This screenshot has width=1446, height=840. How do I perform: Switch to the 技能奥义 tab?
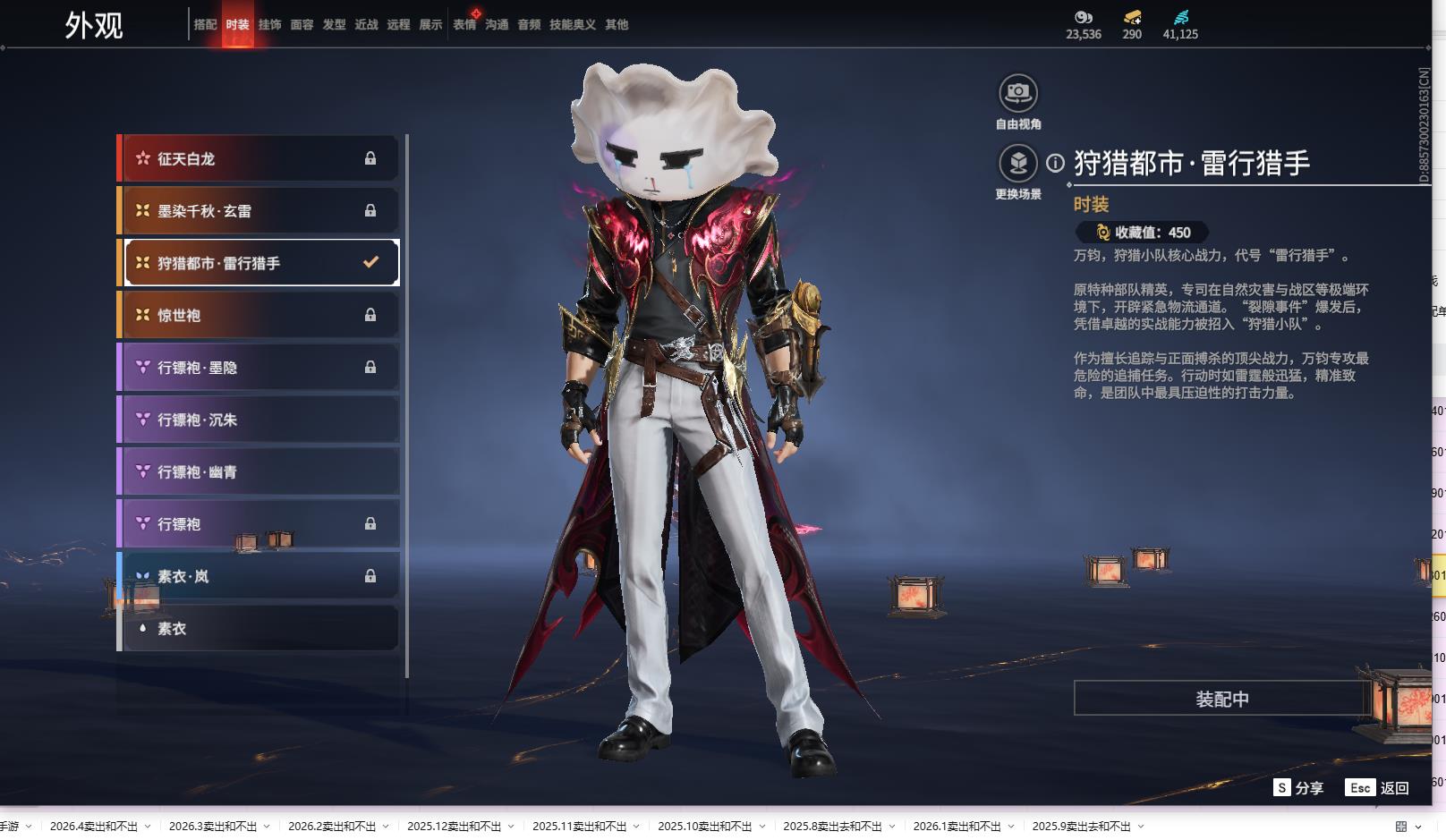click(x=572, y=25)
